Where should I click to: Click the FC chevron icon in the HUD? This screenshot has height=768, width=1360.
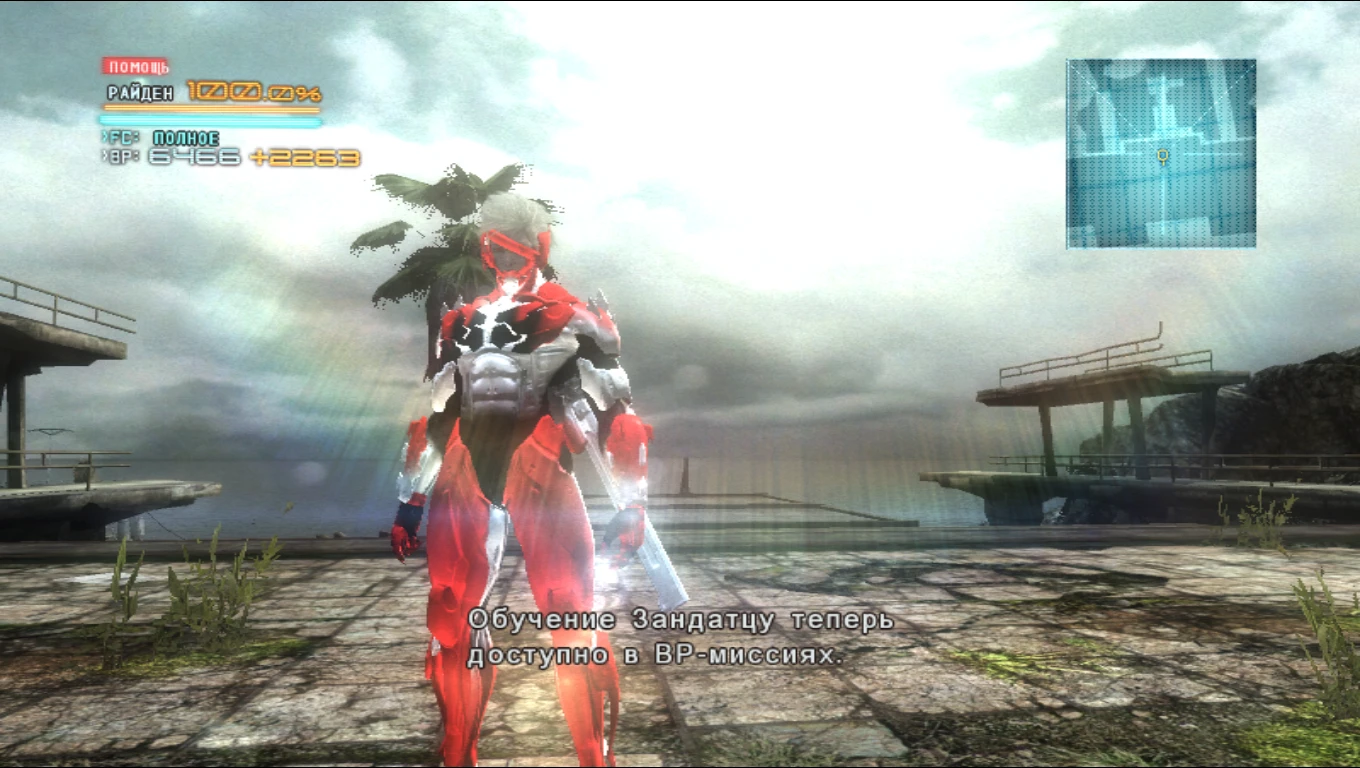104,137
